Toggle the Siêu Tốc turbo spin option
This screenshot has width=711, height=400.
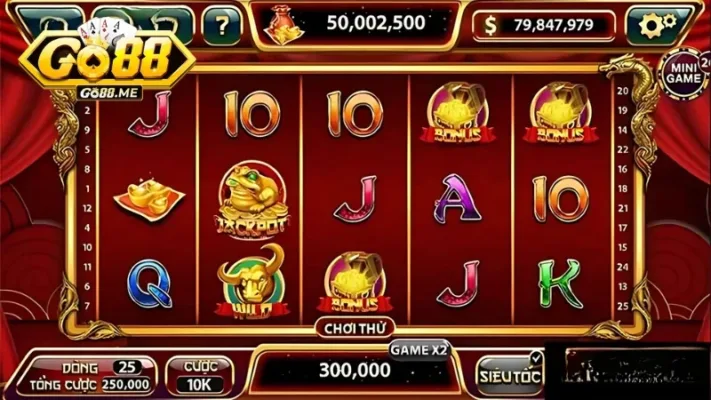point(509,373)
